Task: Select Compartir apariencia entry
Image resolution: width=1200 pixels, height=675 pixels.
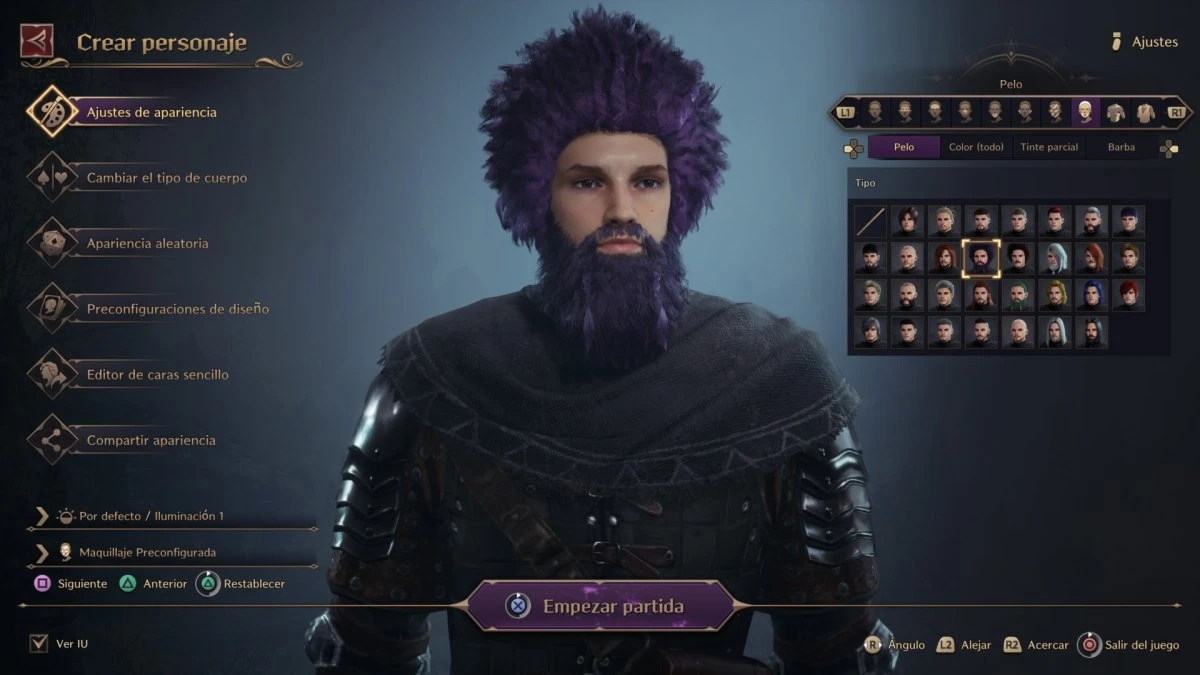Action: point(150,440)
